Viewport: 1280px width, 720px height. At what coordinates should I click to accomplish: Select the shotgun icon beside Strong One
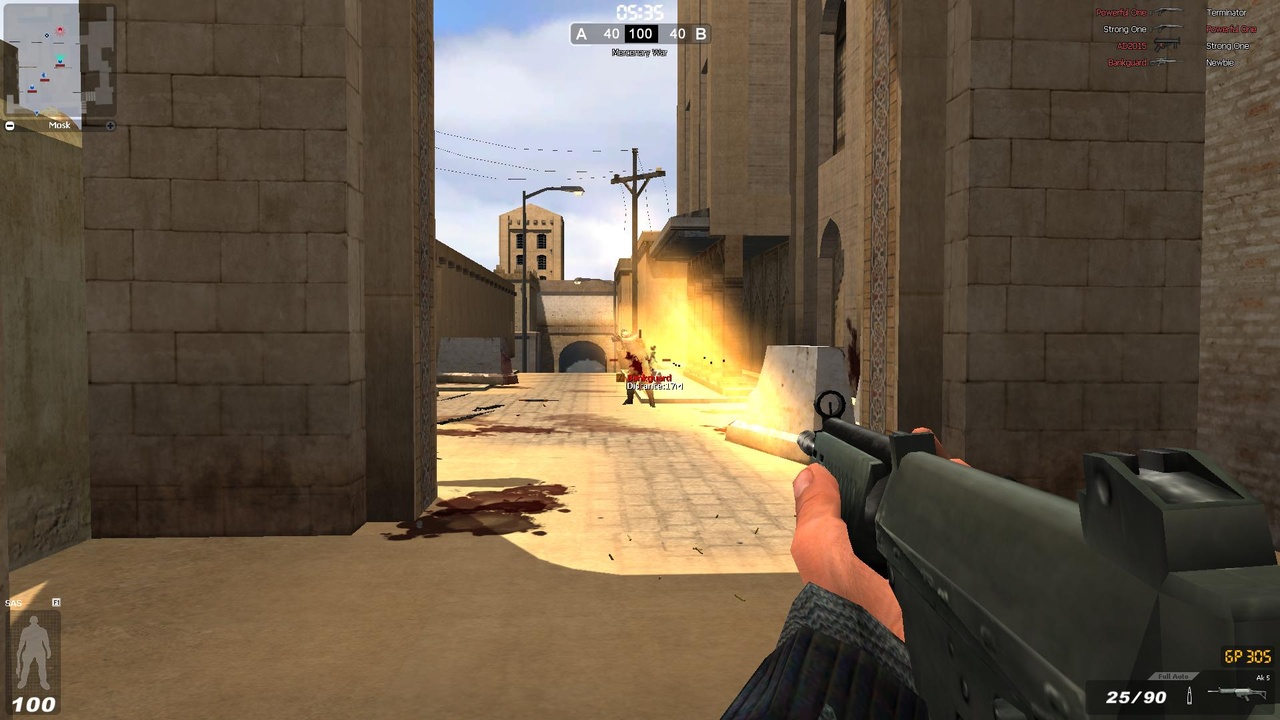coord(1167,28)
